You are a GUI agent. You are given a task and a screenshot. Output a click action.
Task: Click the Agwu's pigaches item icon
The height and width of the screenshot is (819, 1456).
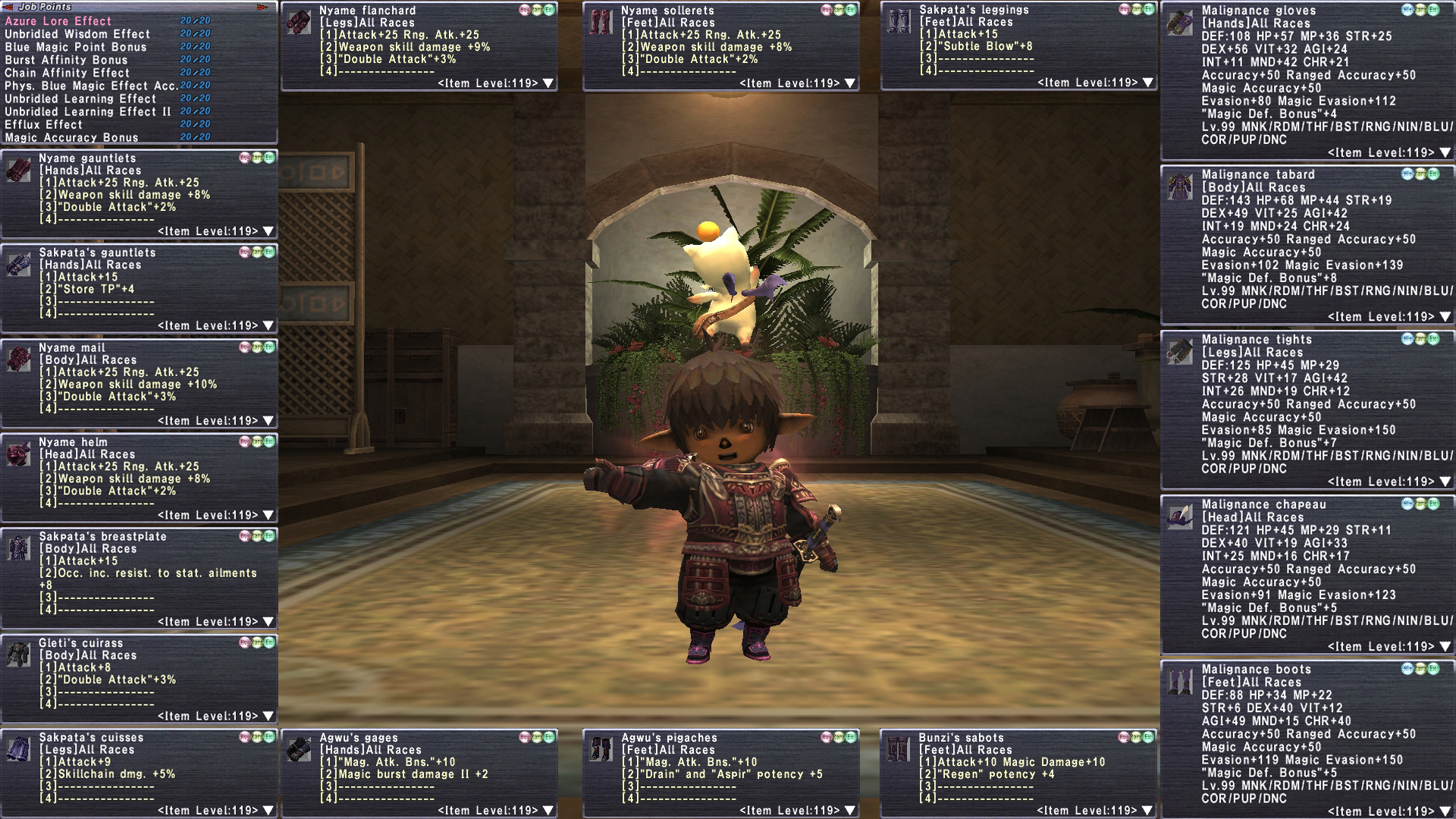(601, 749)
